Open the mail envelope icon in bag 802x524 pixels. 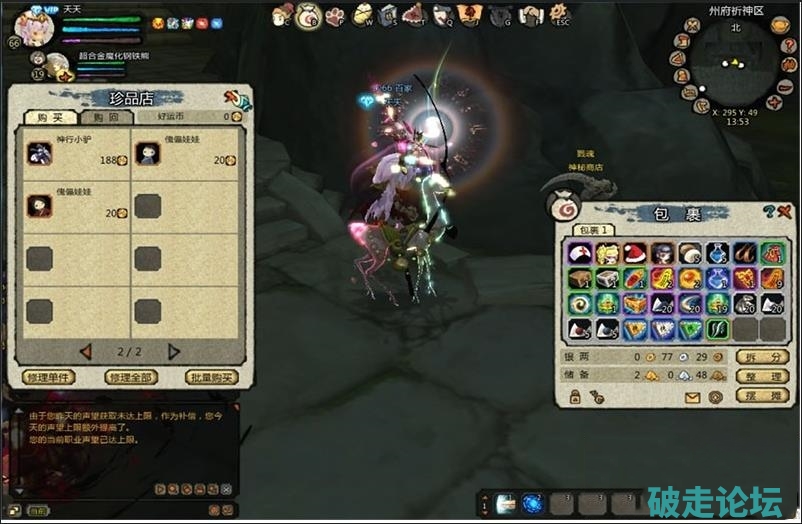692,397
